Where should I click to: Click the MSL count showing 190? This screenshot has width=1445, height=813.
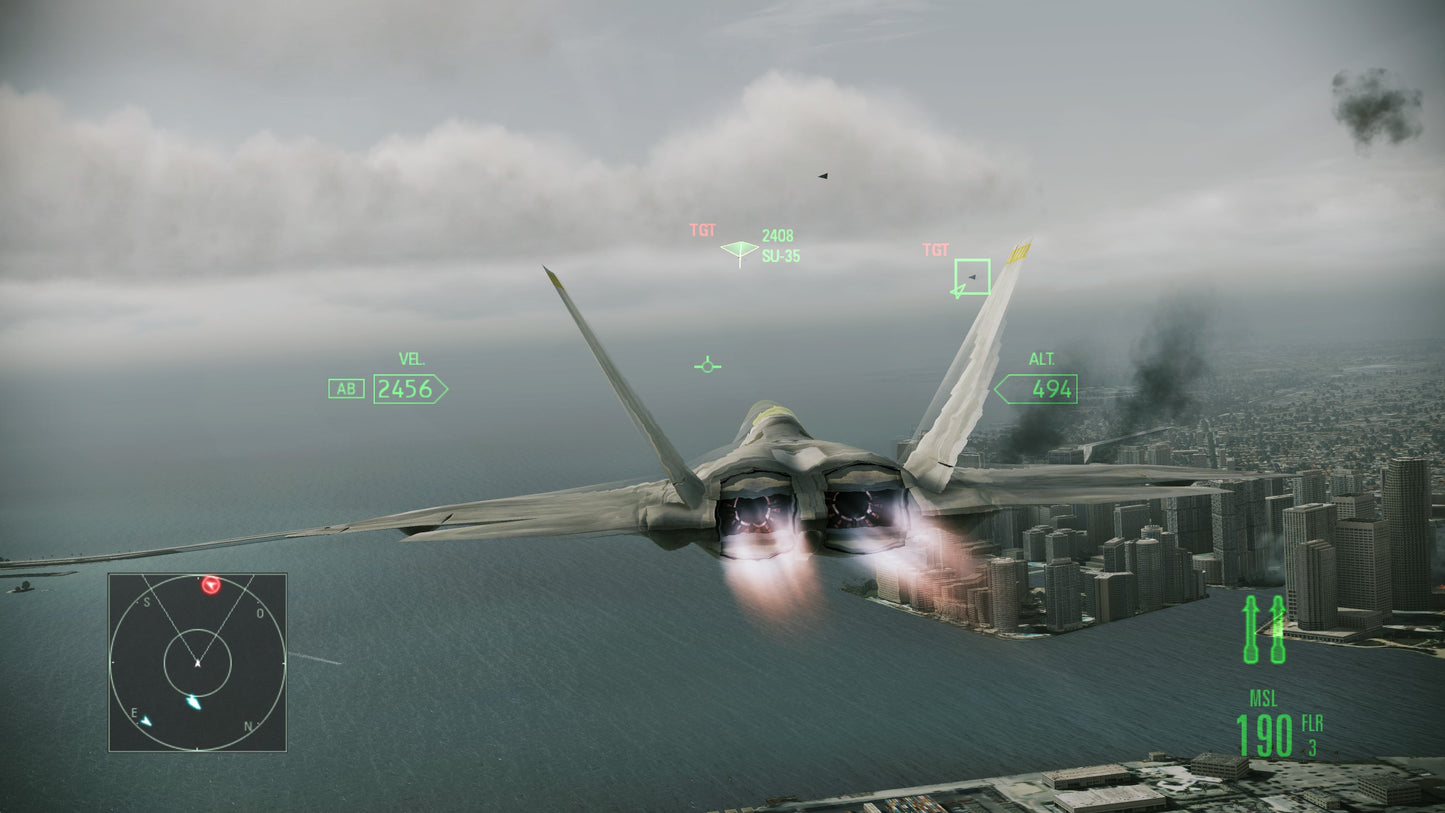[x=1263, y=735]
